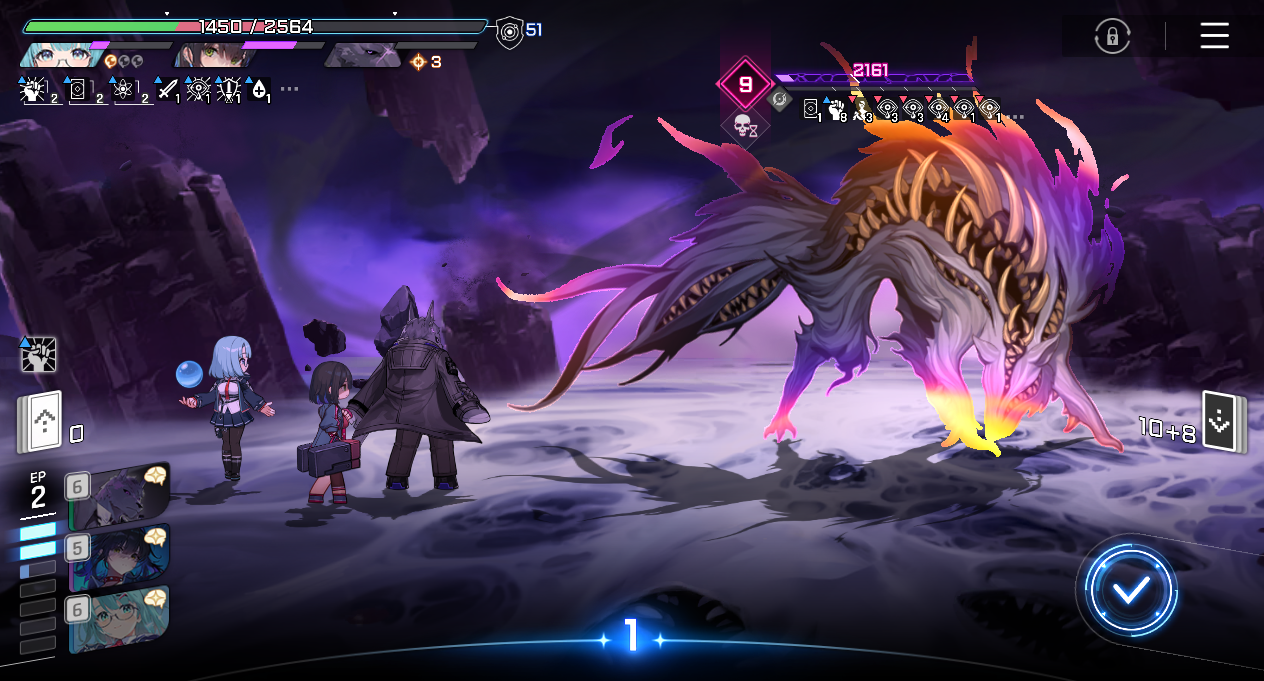Open the draw pile deck

(40, 422)
